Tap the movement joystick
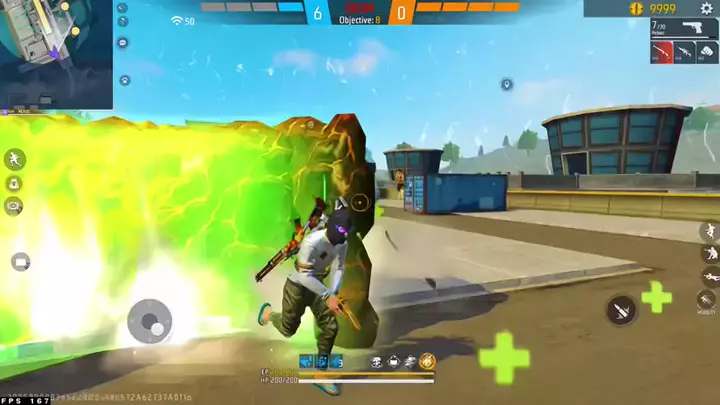Screen dimensions: 720x405 [150, 322]
